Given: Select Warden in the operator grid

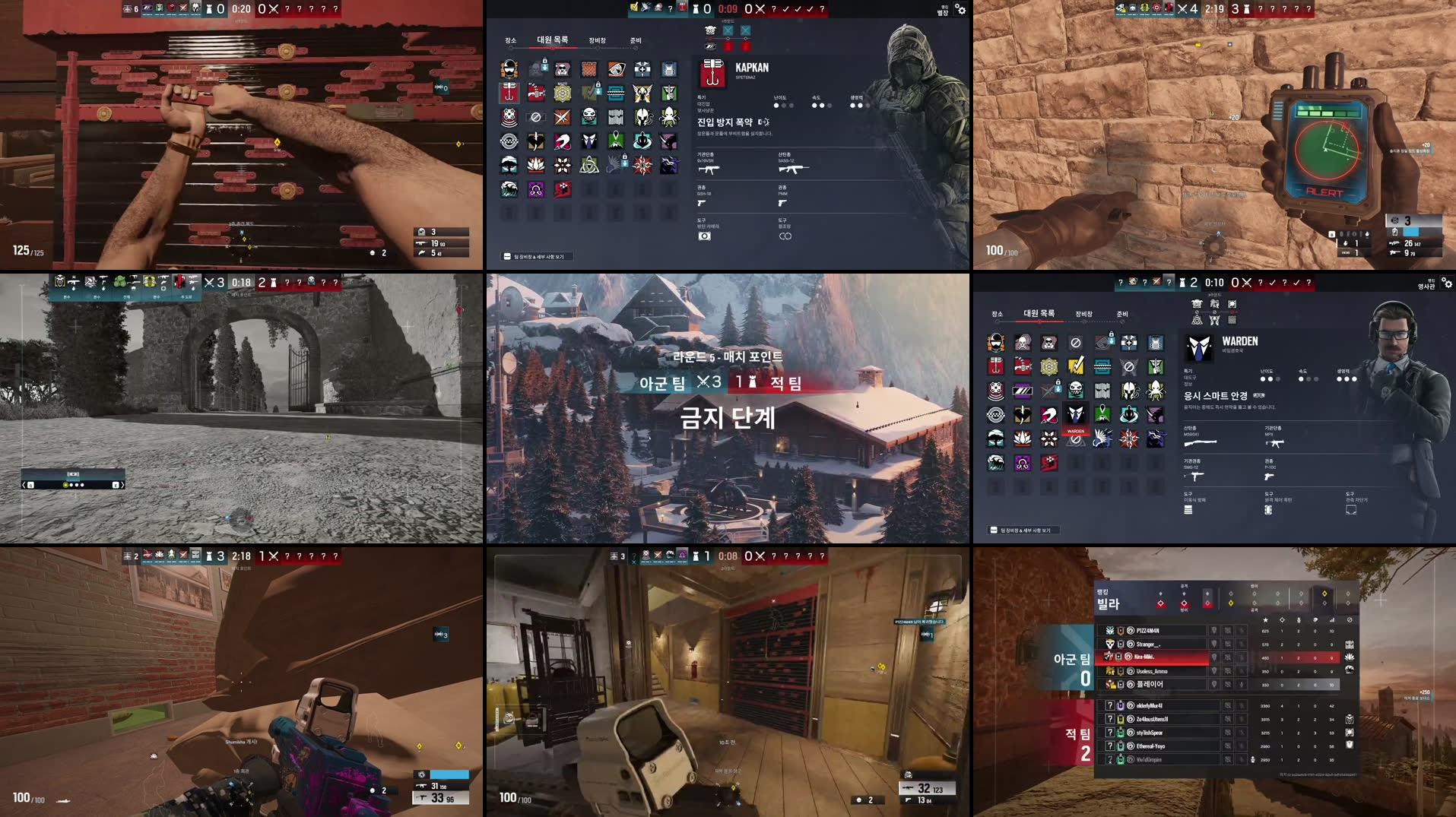Looking at the screenshot, I should [1075, 414].
